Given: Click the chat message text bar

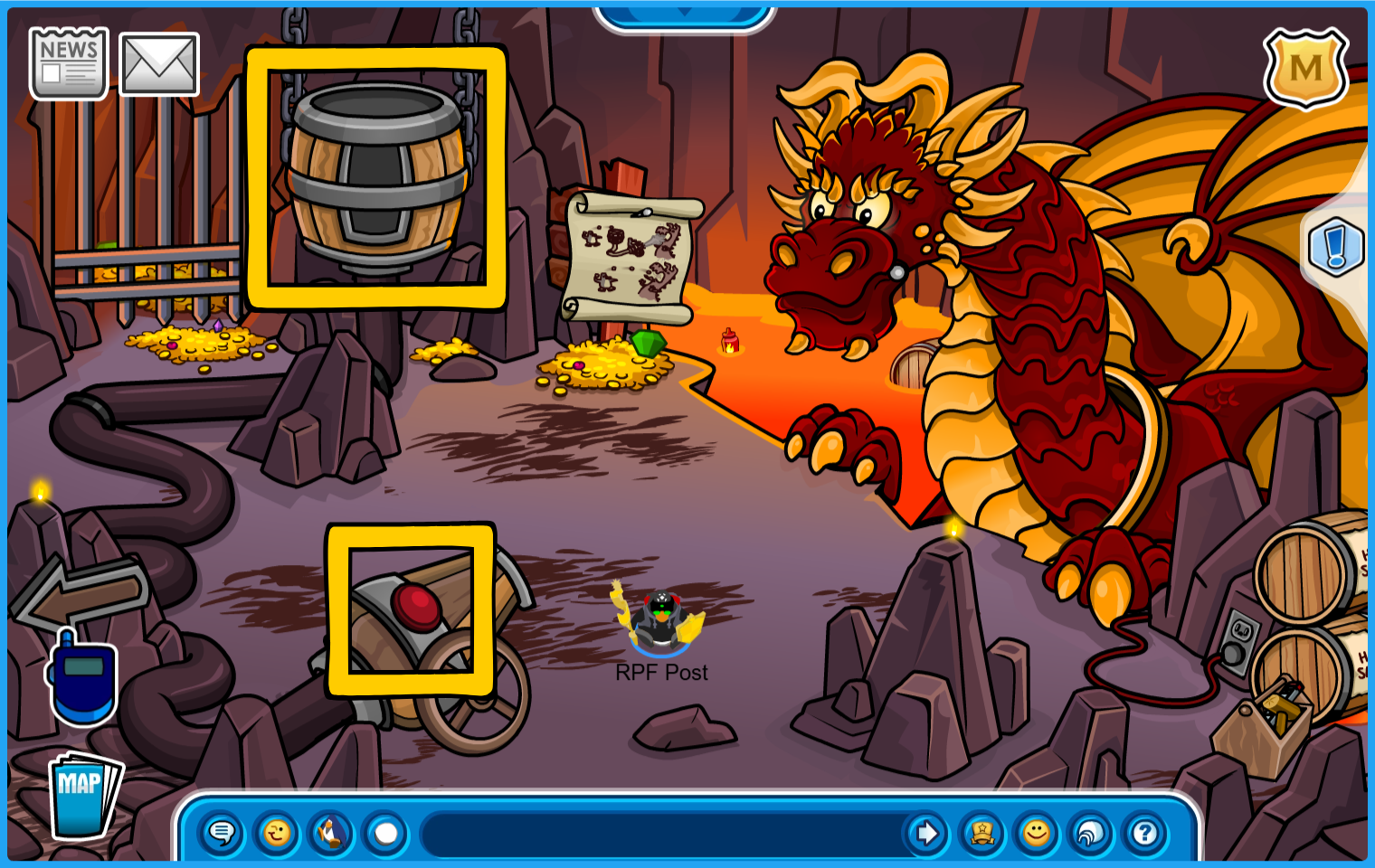Looking at the screenshot, I should tap(665, 833).
